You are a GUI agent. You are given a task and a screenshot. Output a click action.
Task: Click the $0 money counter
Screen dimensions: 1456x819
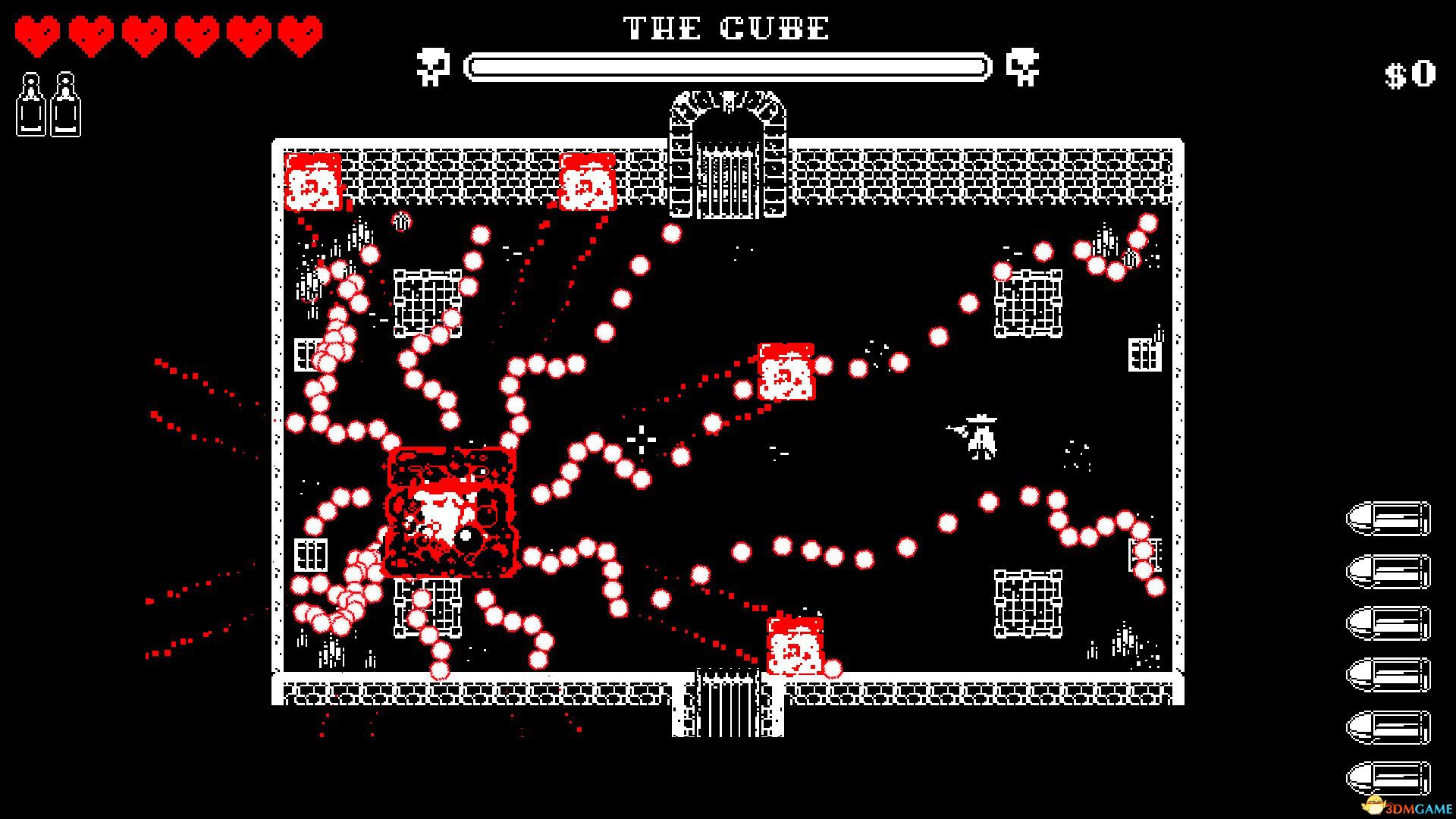click(1410, 74)
